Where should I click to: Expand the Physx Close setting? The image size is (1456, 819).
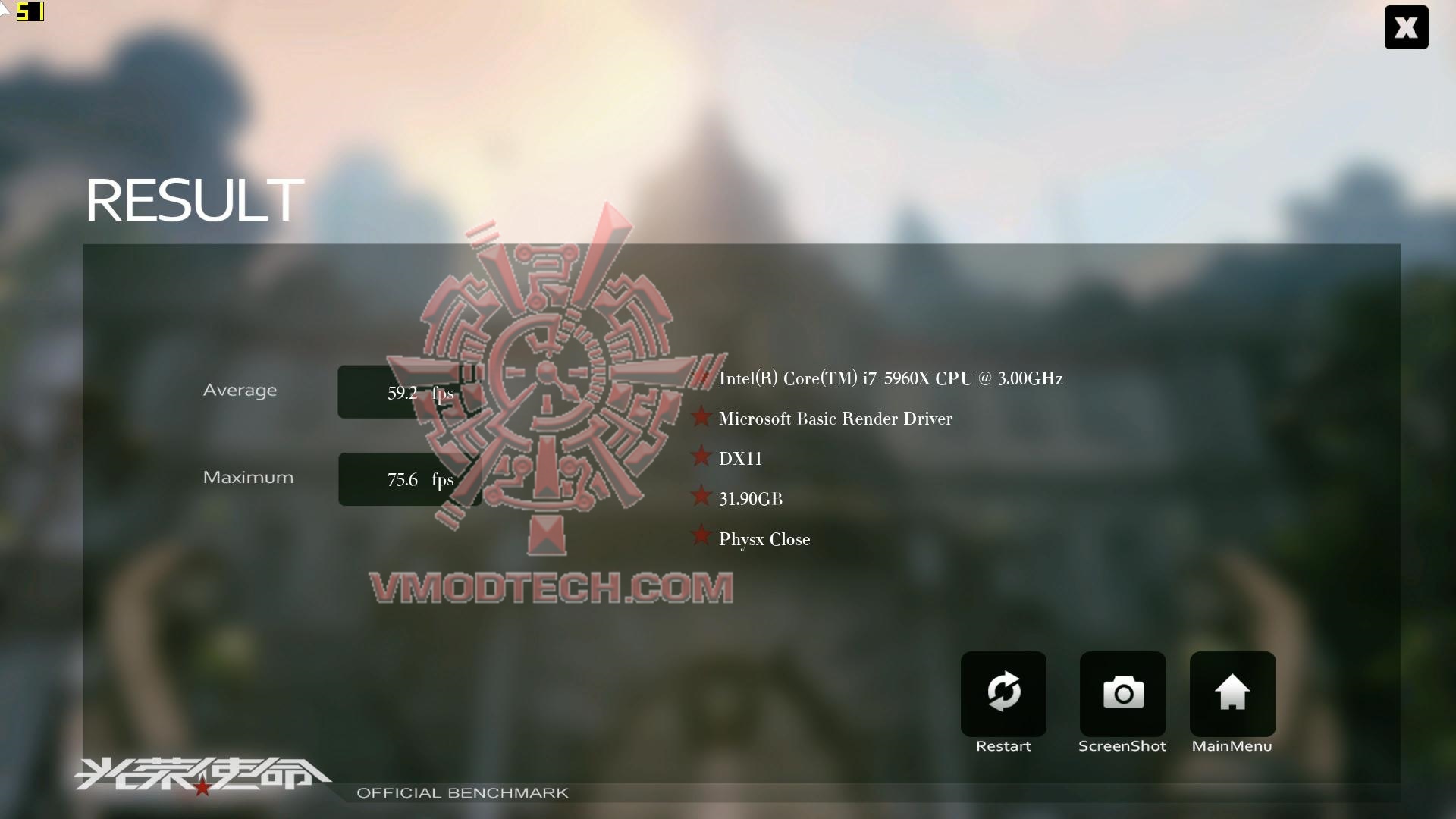click(x=764, y=539)
